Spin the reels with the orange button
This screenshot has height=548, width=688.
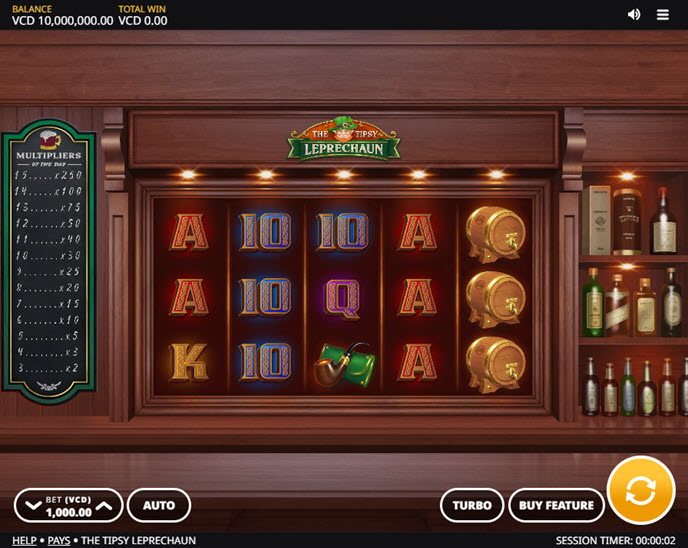[x=640, y=490]
